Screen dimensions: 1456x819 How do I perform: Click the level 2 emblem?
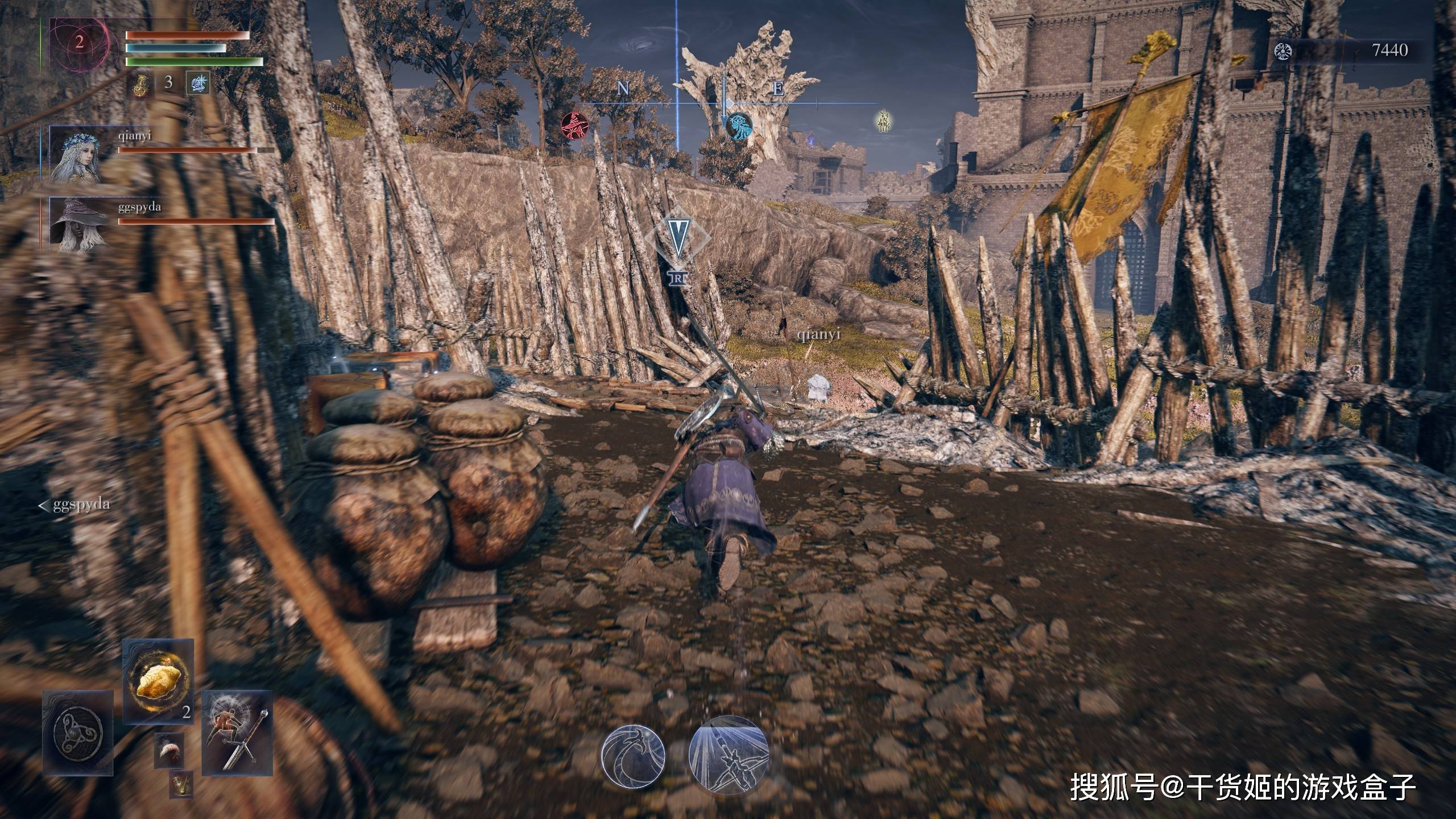[x=80, y=42]
